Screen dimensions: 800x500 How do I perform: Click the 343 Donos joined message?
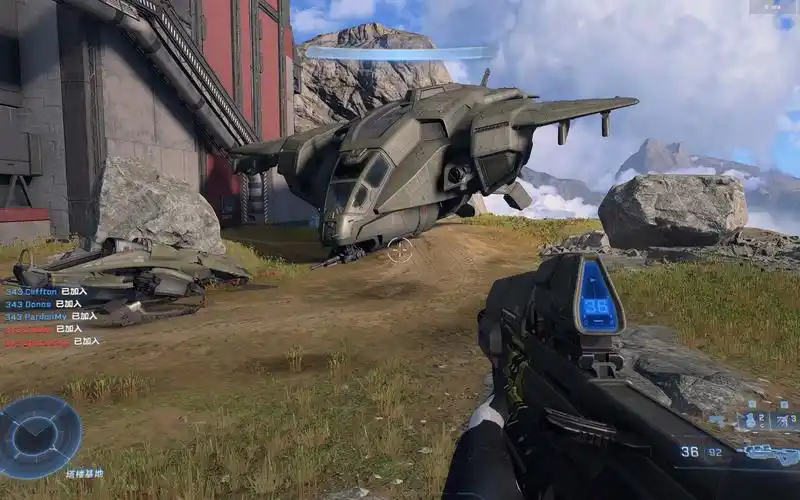[x=42, y=303]
